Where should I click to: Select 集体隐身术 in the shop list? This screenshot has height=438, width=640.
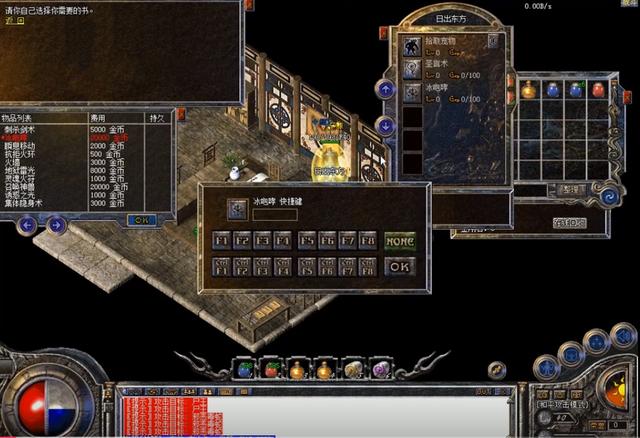tap(27, 203)
